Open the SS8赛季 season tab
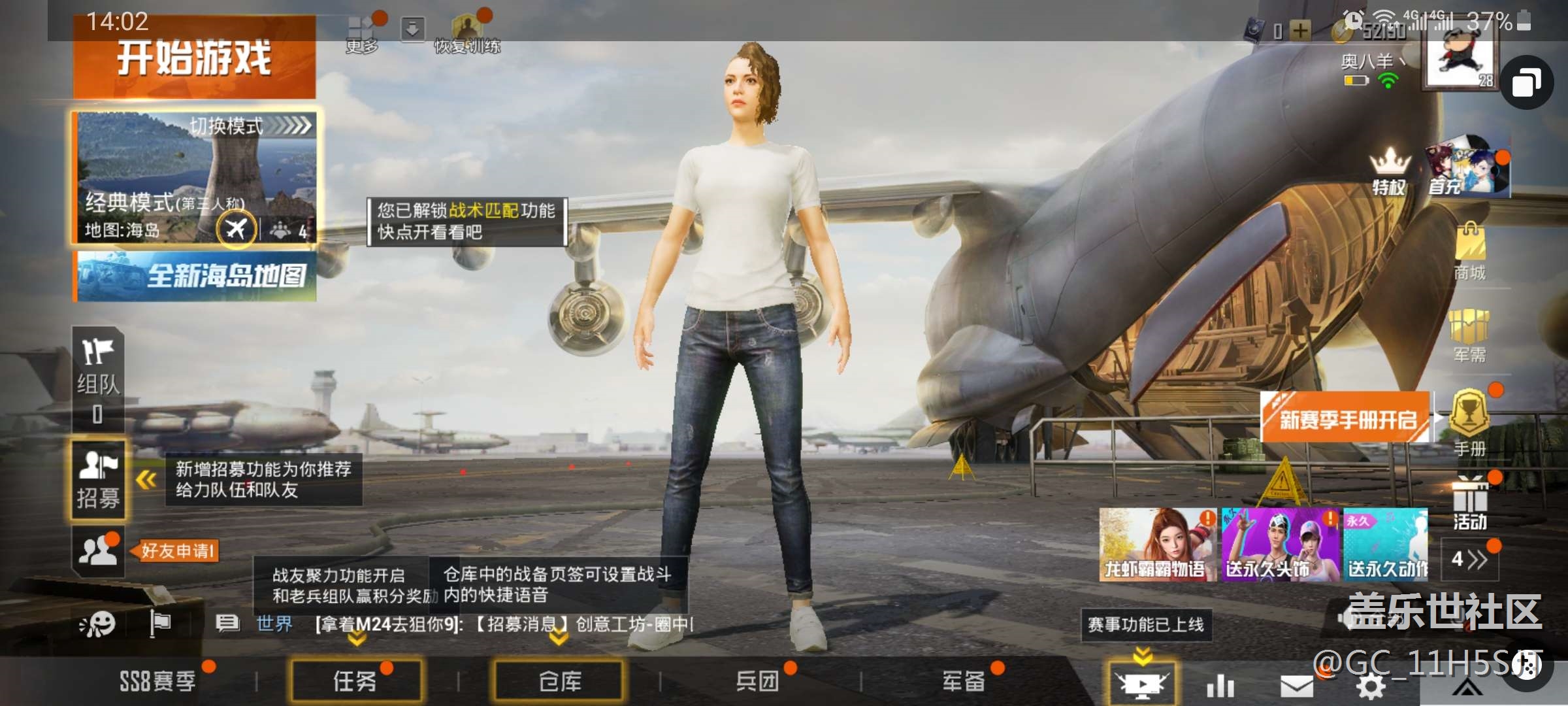The width and height of the screenshot is (1568, 706). pos(158,681)
